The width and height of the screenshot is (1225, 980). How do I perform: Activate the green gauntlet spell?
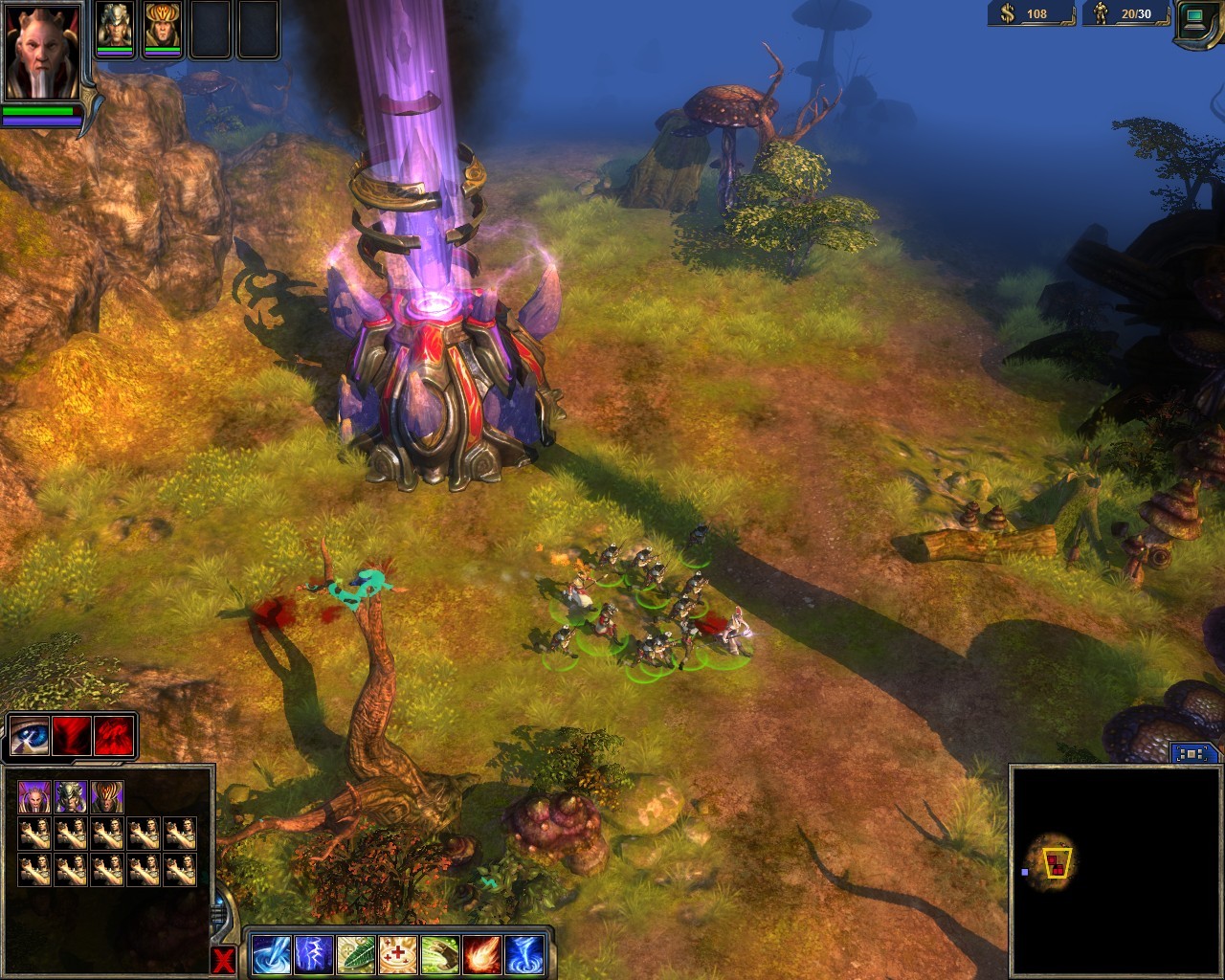(439, 955)
